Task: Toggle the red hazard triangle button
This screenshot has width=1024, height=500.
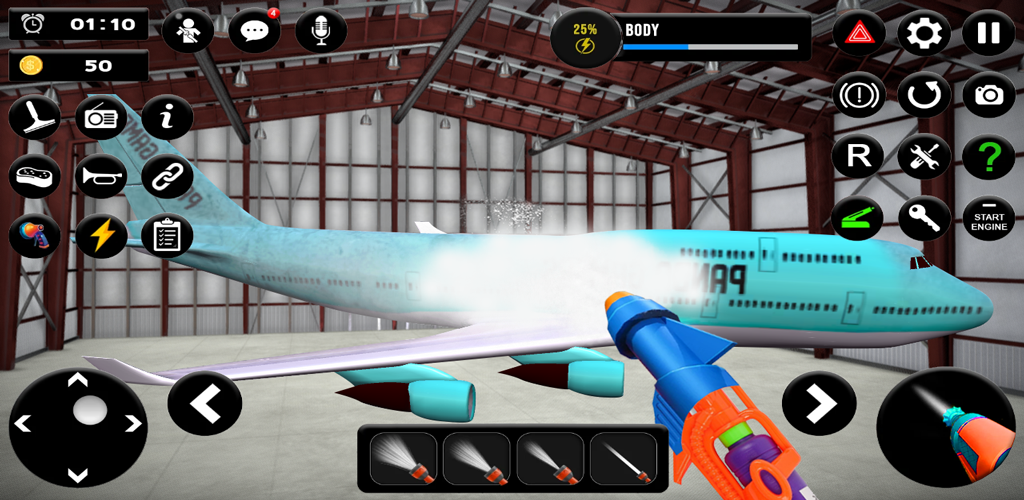Action: [858, 34]
